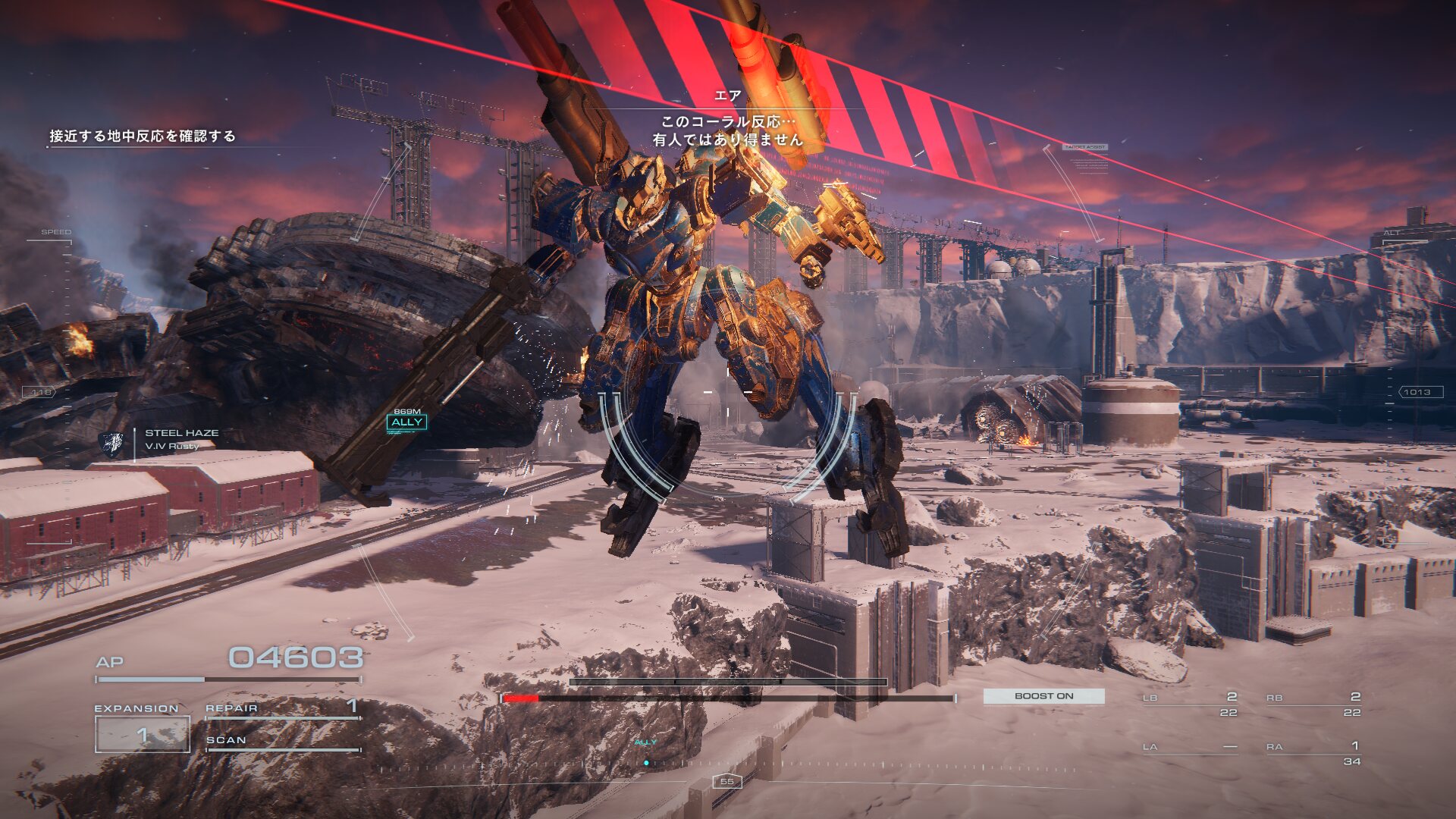Activate the Expansion slot box
This screenshot has height=819, width=1456.
tap(142, 734)
